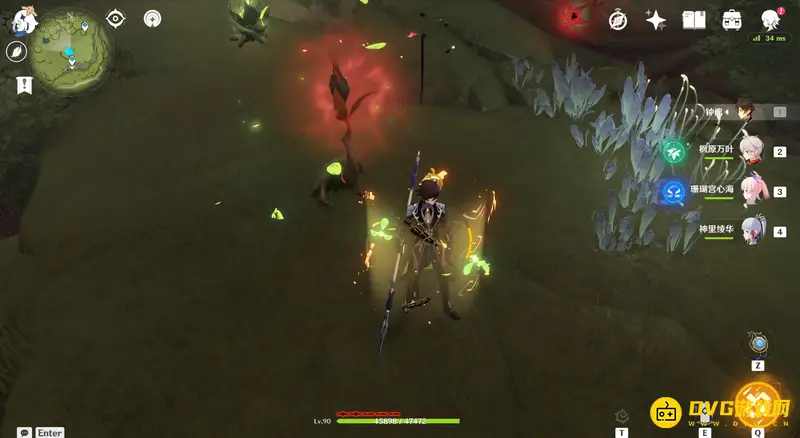Image resolution: width=800 pixels, height=438 pixels.
Task: Click the eye-shaped icon beside the minimap
Action: [116, 18]
